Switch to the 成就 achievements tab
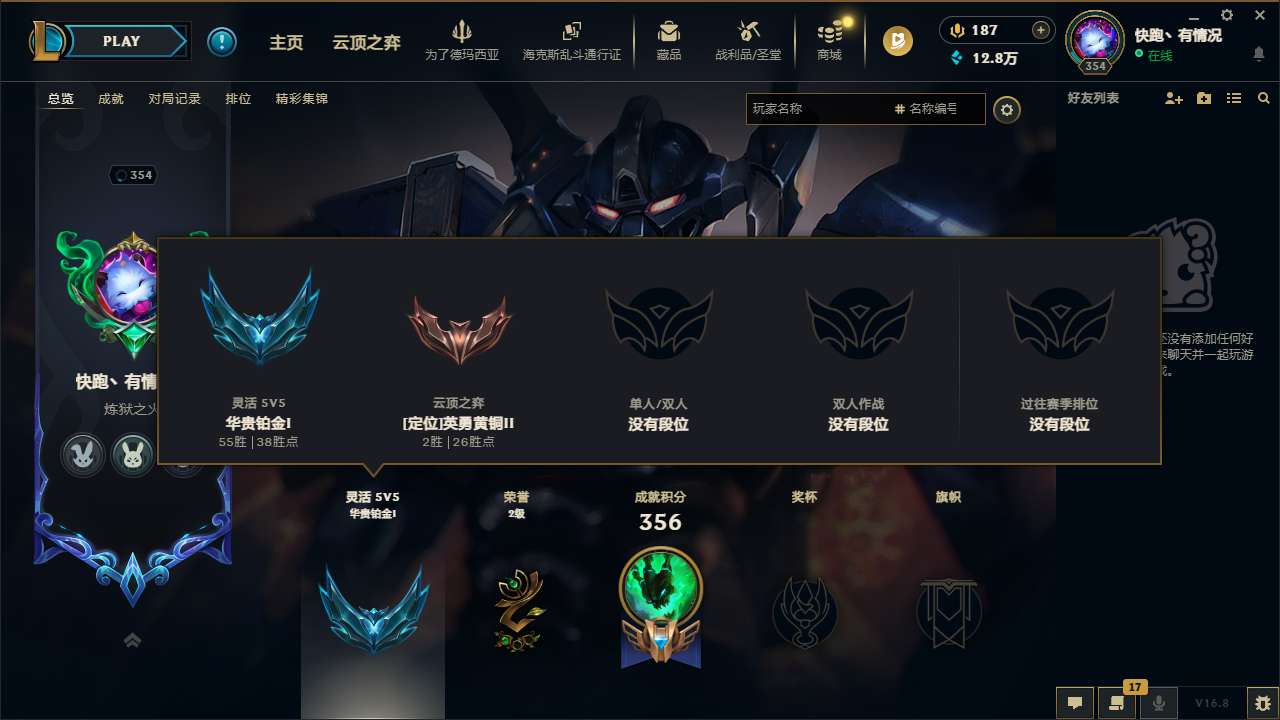Image resolution: width=1280 pixels, height=720 pixels. (x=110, y=99)
